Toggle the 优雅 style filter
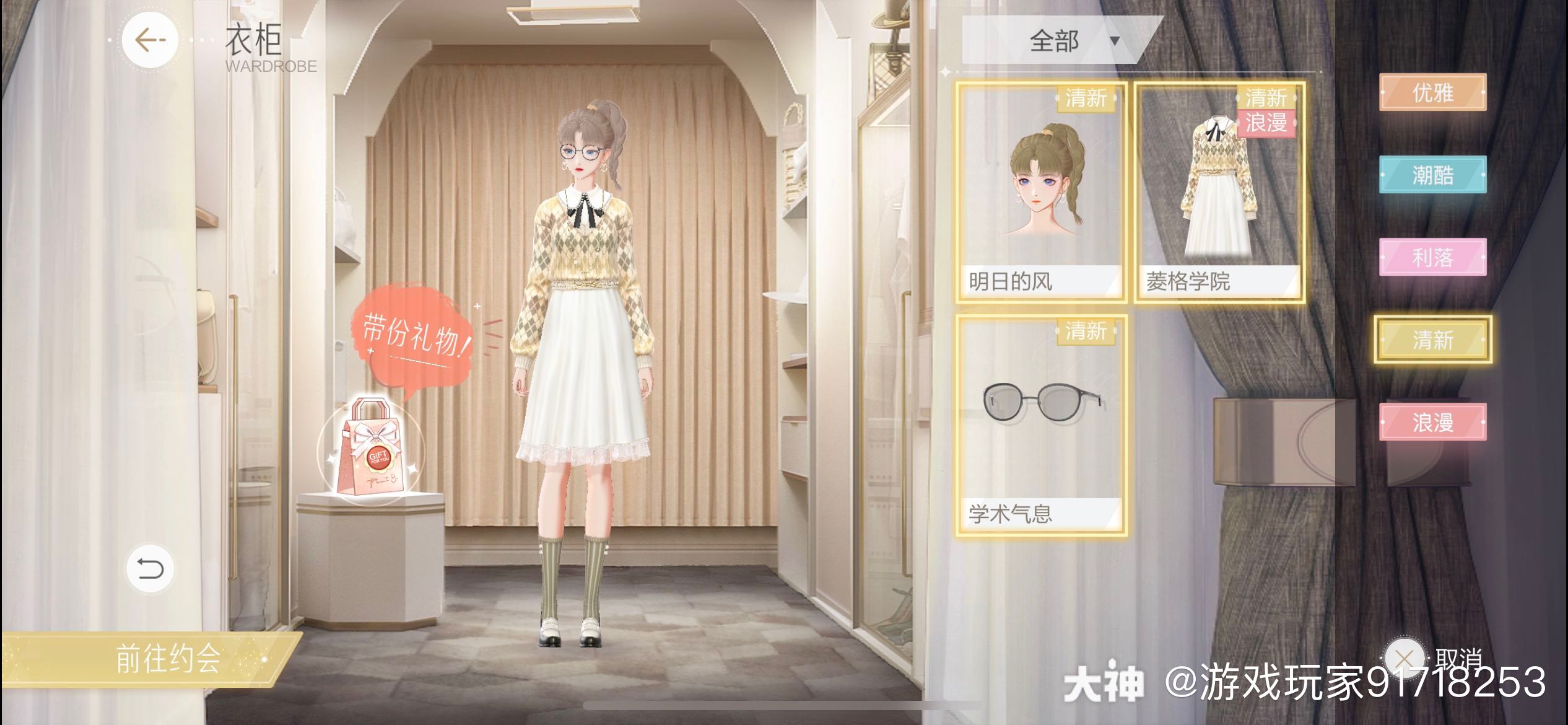The image size is (1568, 725). [x=1435, y=94]
